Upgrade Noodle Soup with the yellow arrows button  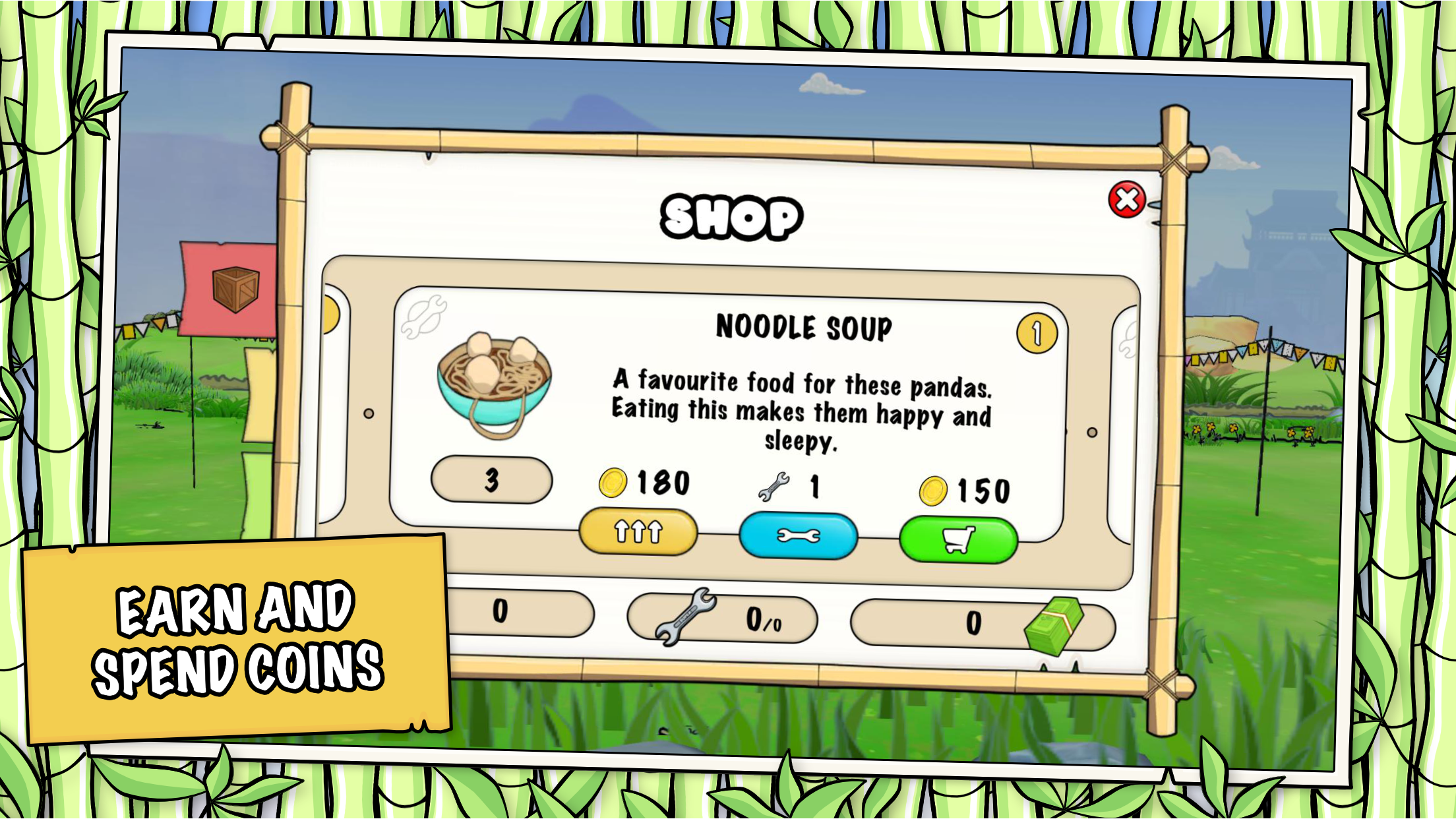tap(638, 531)
